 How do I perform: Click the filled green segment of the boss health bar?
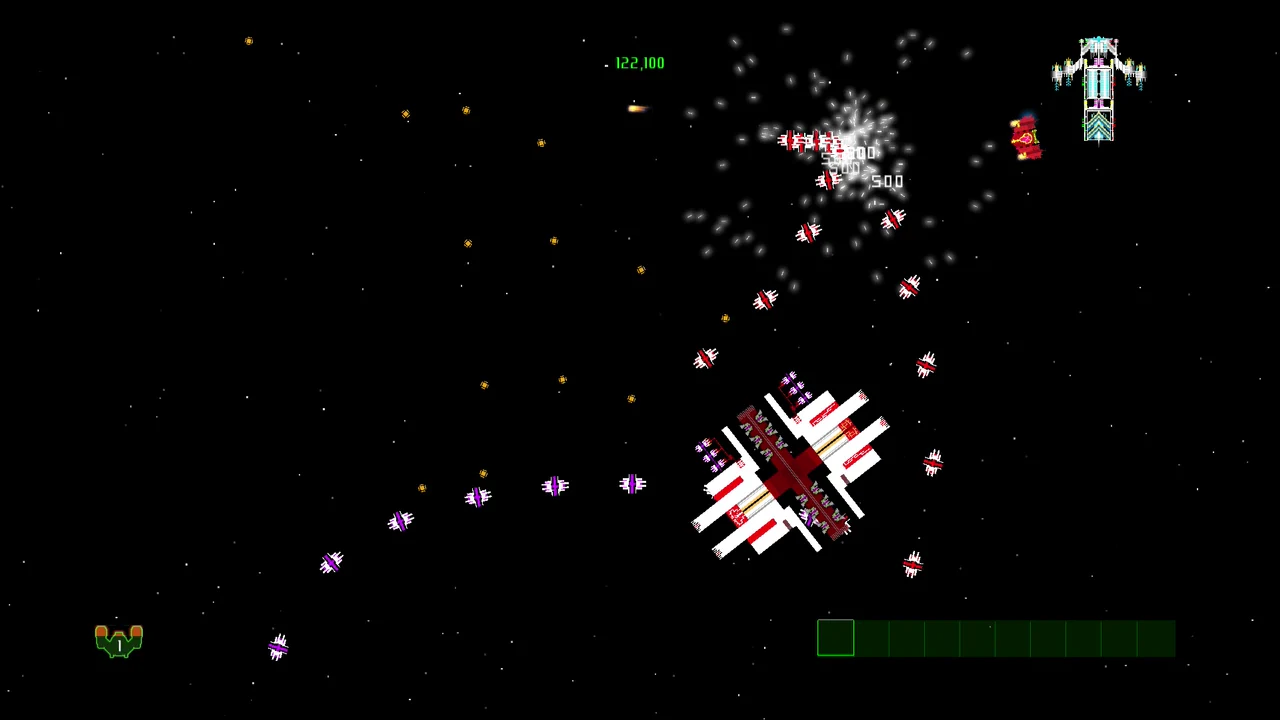[836, 638]
